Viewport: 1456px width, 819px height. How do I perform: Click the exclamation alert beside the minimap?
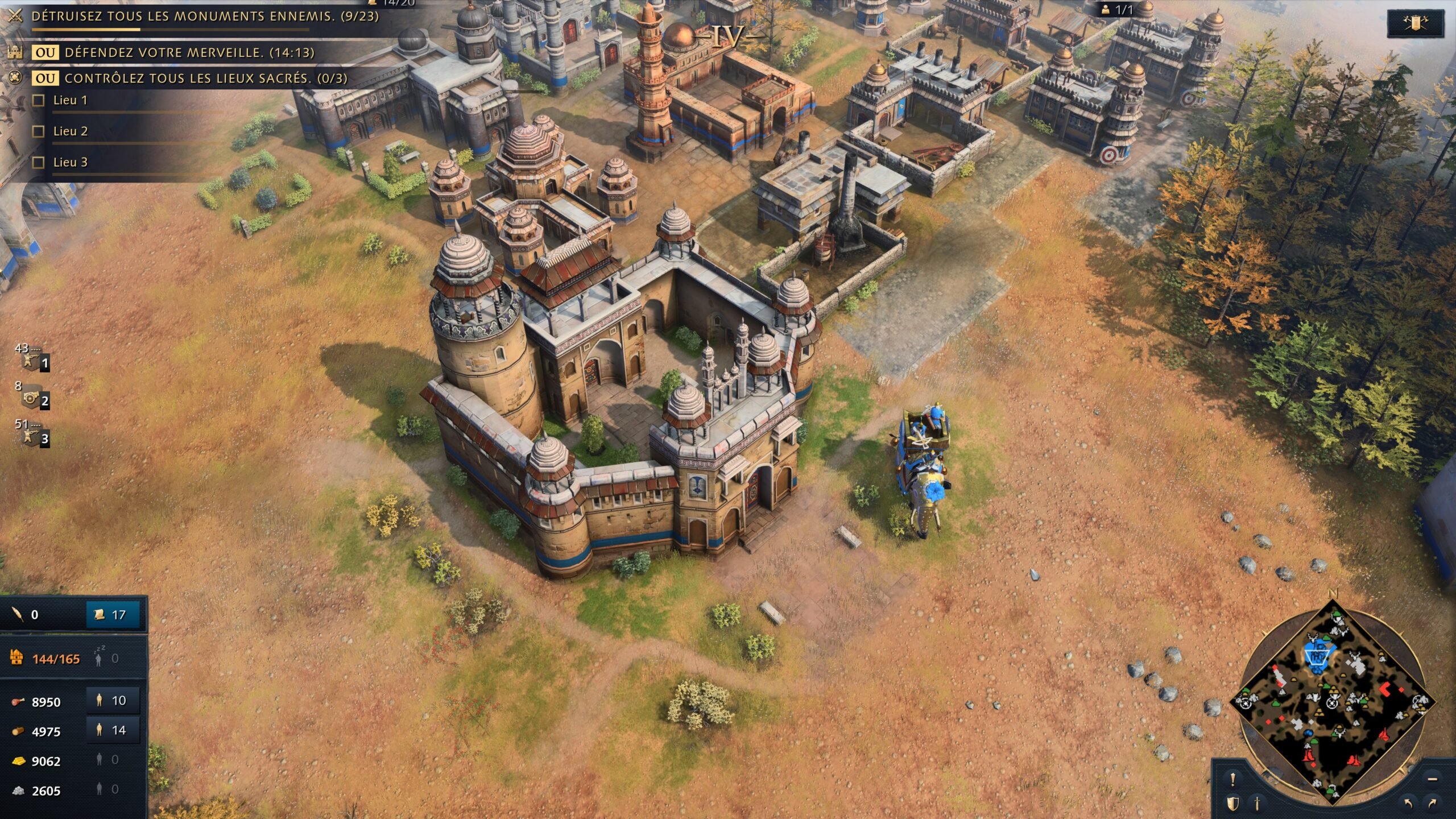point(1232,779)
